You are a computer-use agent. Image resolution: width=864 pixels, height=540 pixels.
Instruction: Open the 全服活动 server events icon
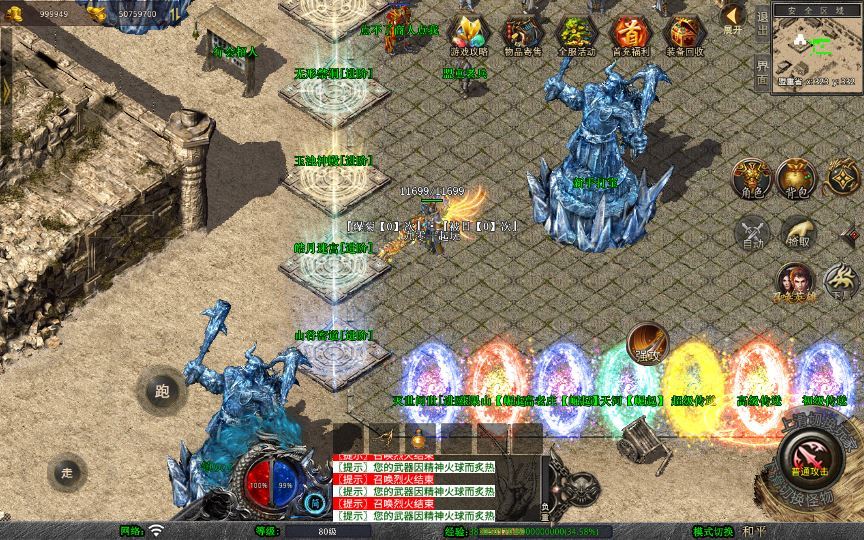576,34
